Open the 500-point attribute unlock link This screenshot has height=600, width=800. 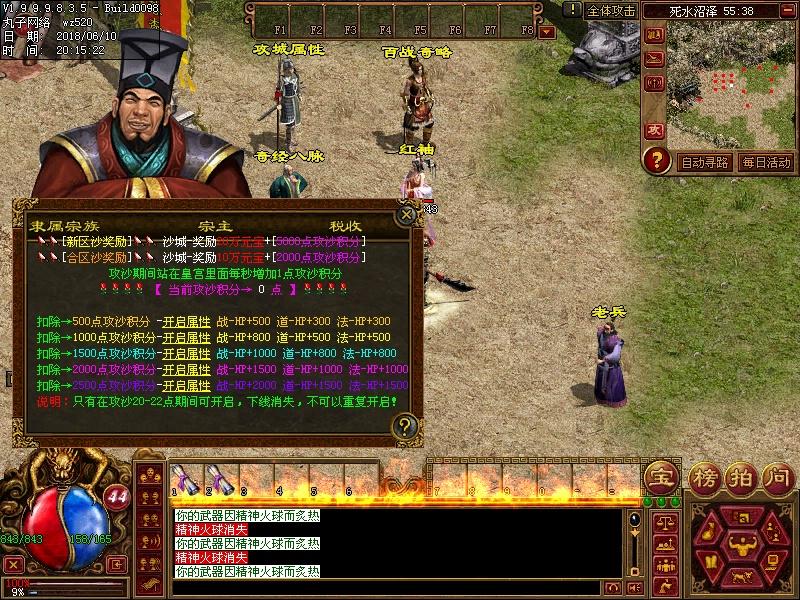click(x=186, y=322)
